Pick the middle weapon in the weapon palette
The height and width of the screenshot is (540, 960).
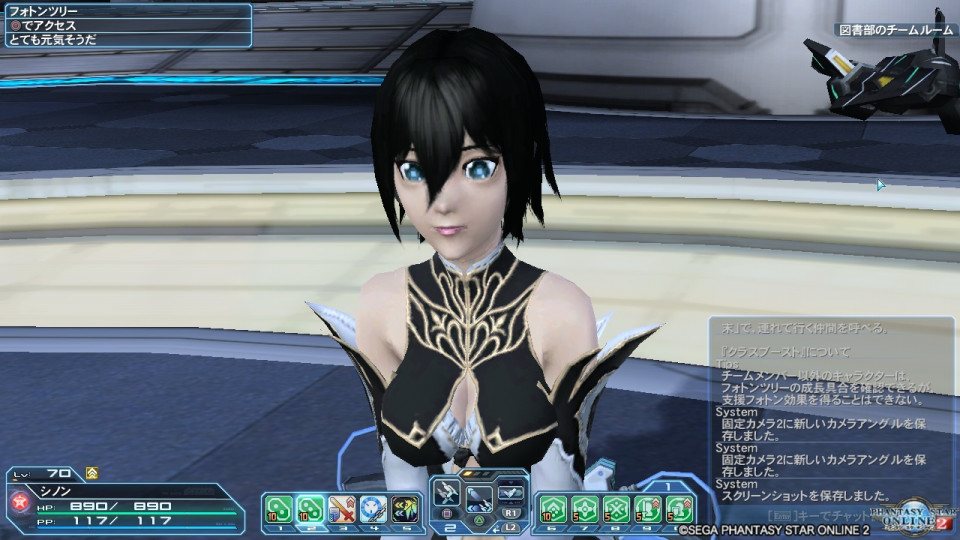[479, 497]
